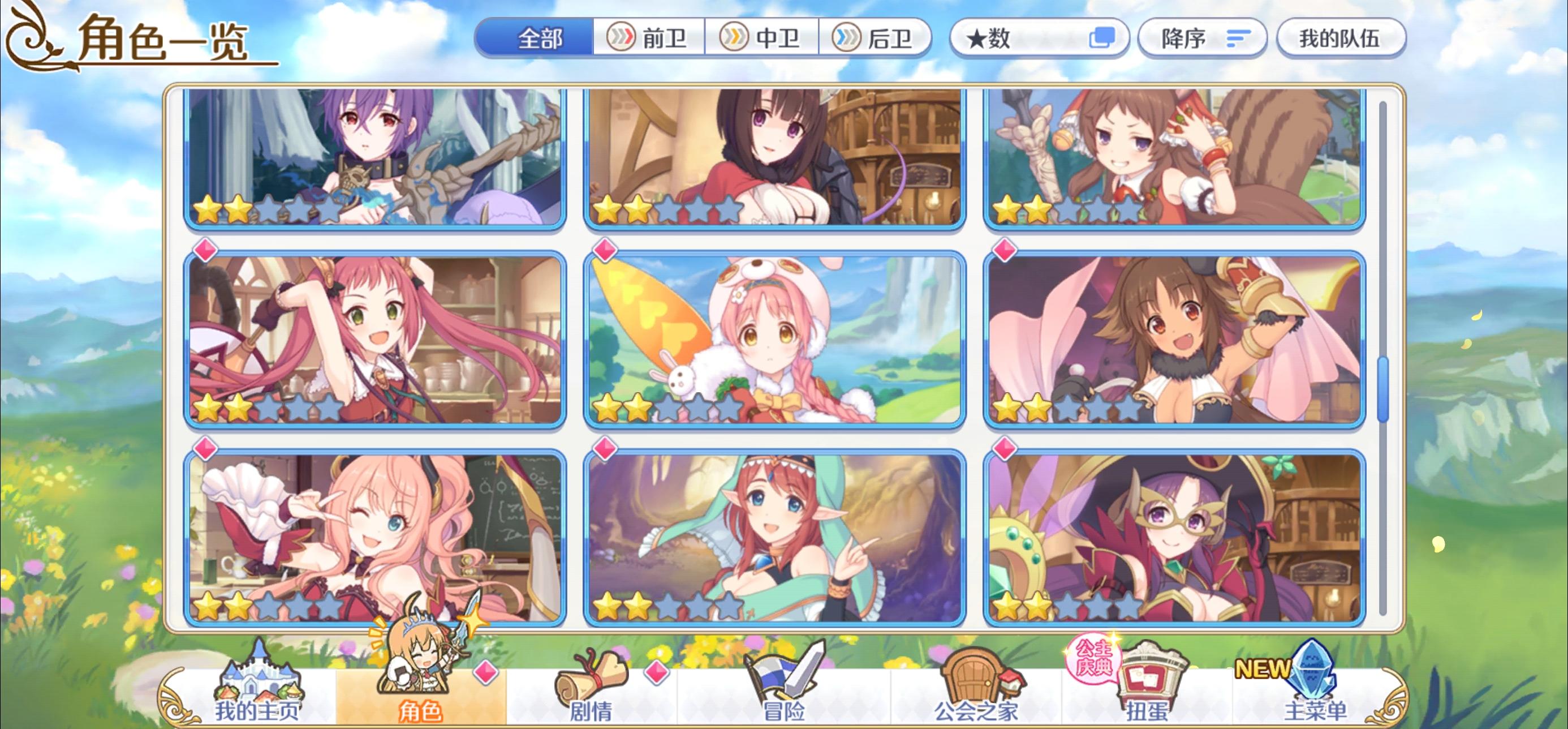This screenshot has width=1568, height=729.
Task: Toggle sort order with 降序 button
Action: (x=1201, y=38)
